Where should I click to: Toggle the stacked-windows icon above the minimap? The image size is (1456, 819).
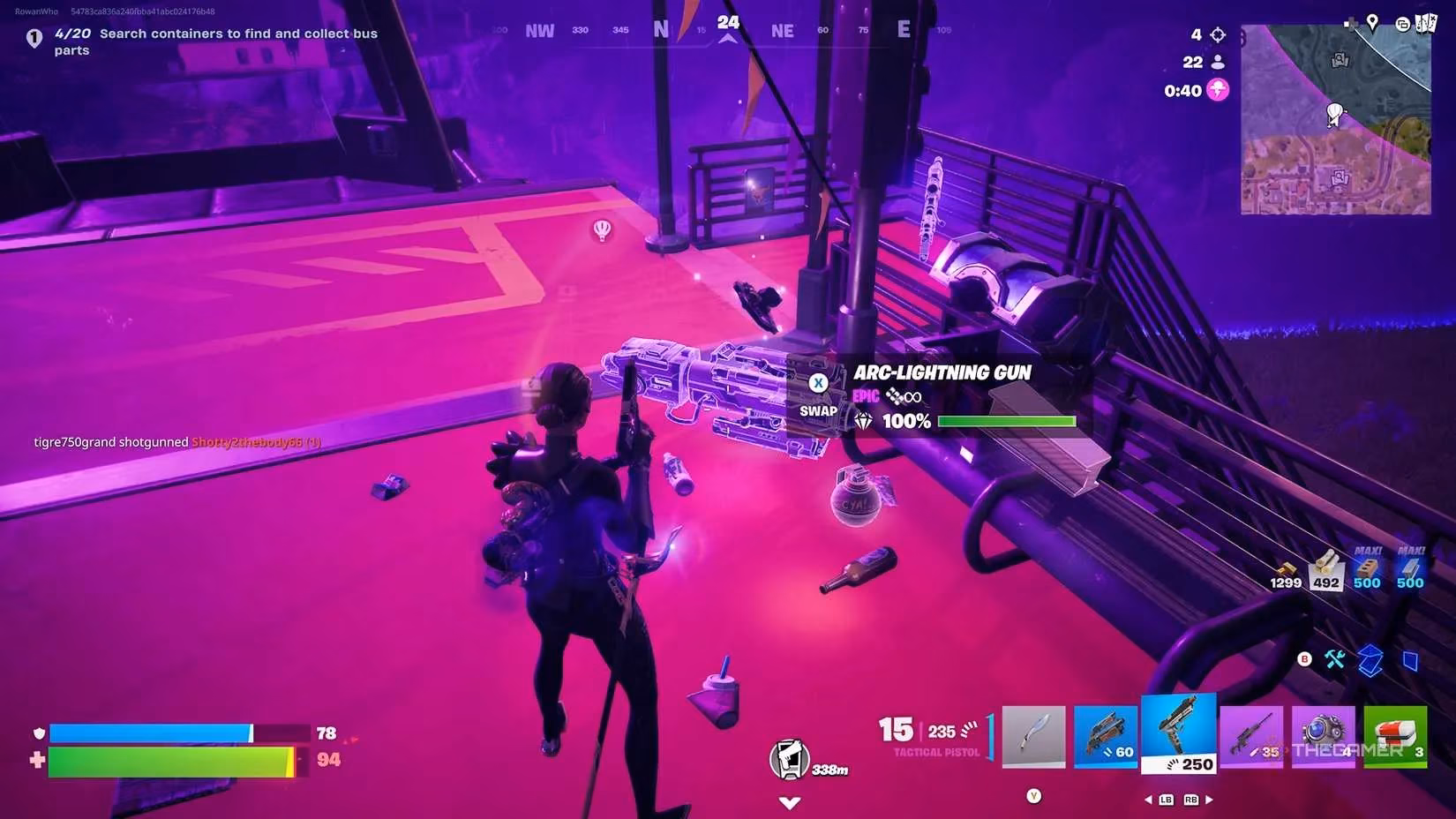(1403, 24)
